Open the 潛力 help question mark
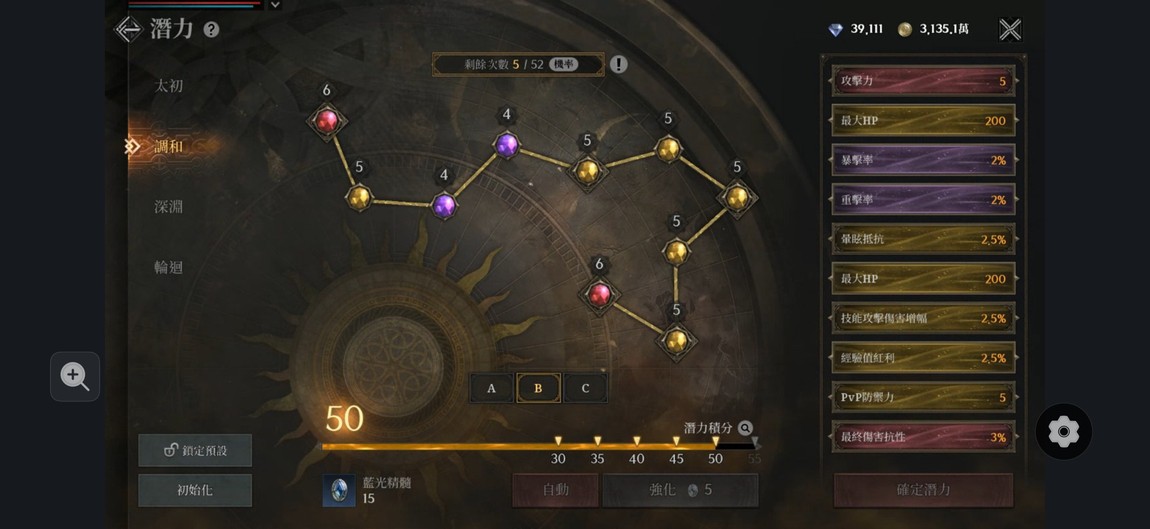The height and width of the screenshot is (529, 1150). [211, 30]
